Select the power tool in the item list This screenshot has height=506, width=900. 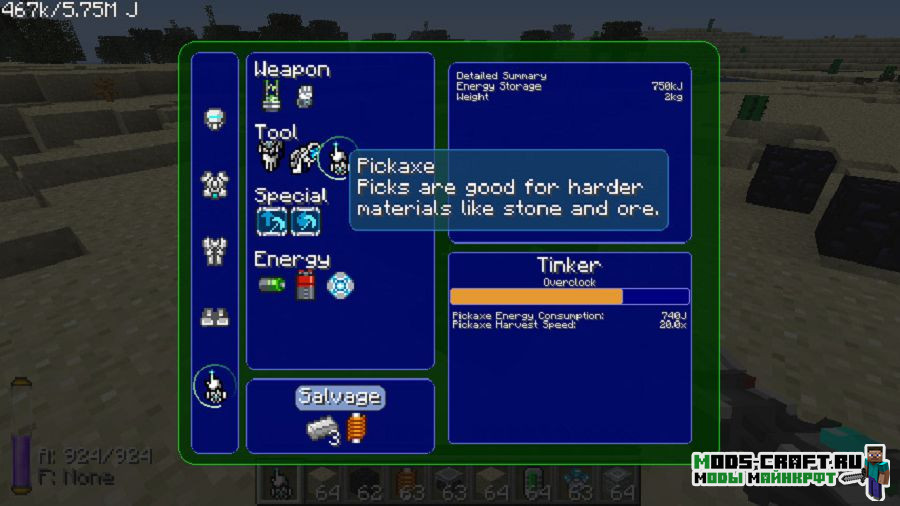(x=215, y=385)
